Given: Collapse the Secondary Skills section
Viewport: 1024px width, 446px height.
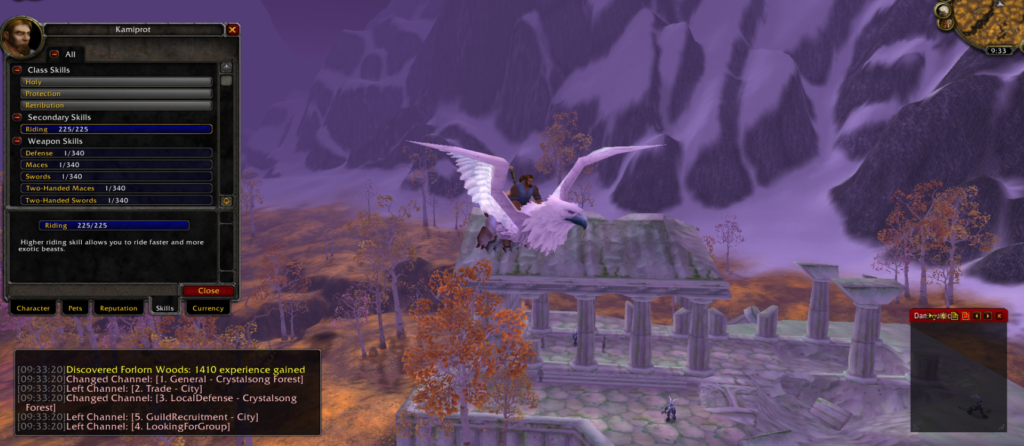Looking at the screenshot, I should click(17, 117).
